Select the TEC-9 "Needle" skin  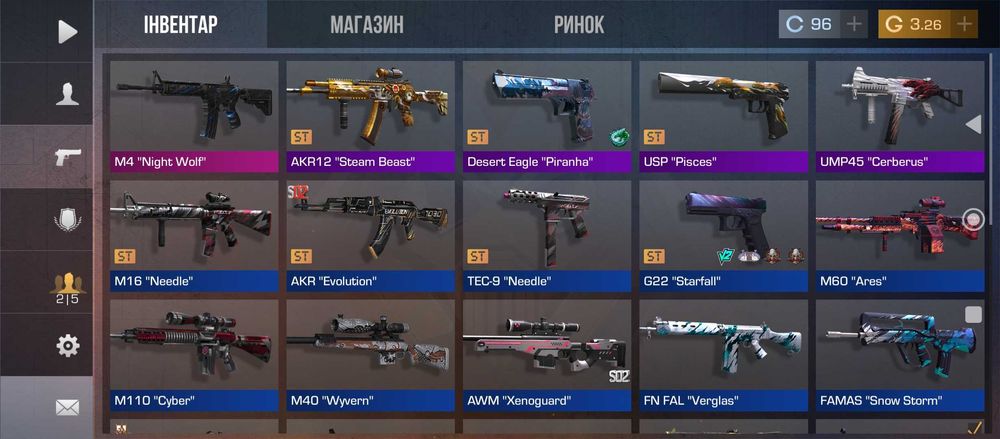547,236
